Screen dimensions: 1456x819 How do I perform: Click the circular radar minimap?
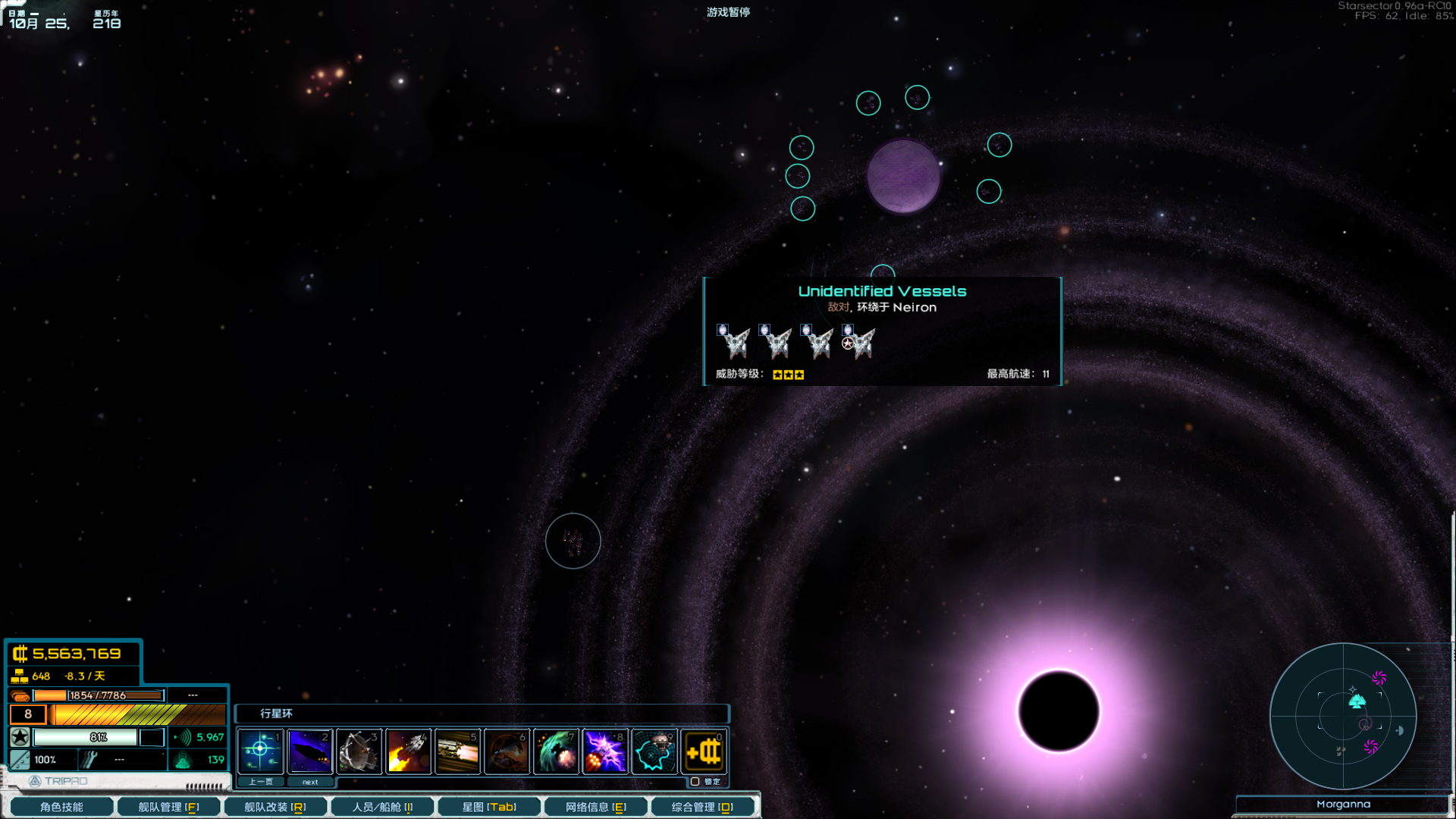click(1343, 716)
